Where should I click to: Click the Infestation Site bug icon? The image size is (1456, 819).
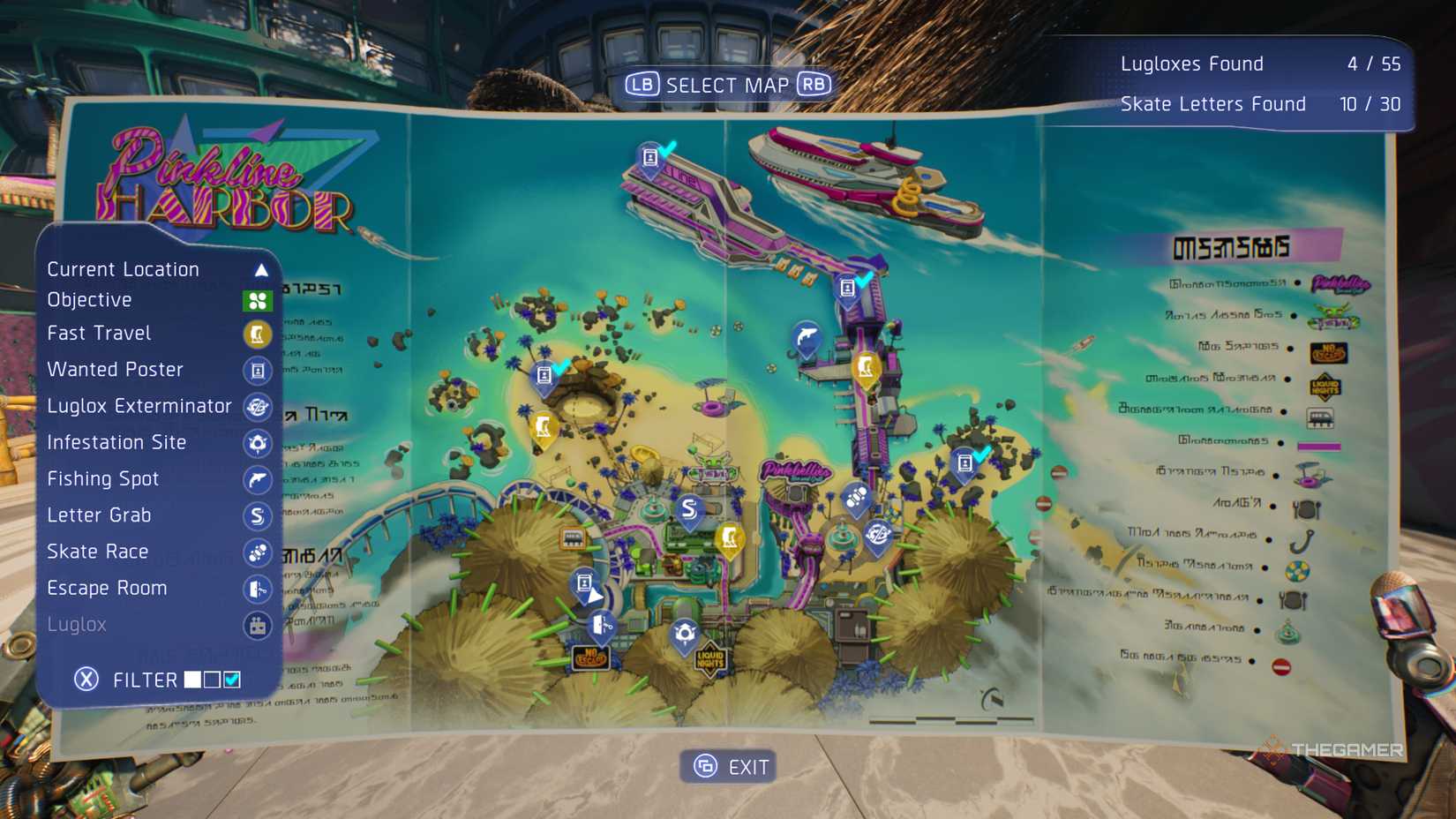point(257,443)
